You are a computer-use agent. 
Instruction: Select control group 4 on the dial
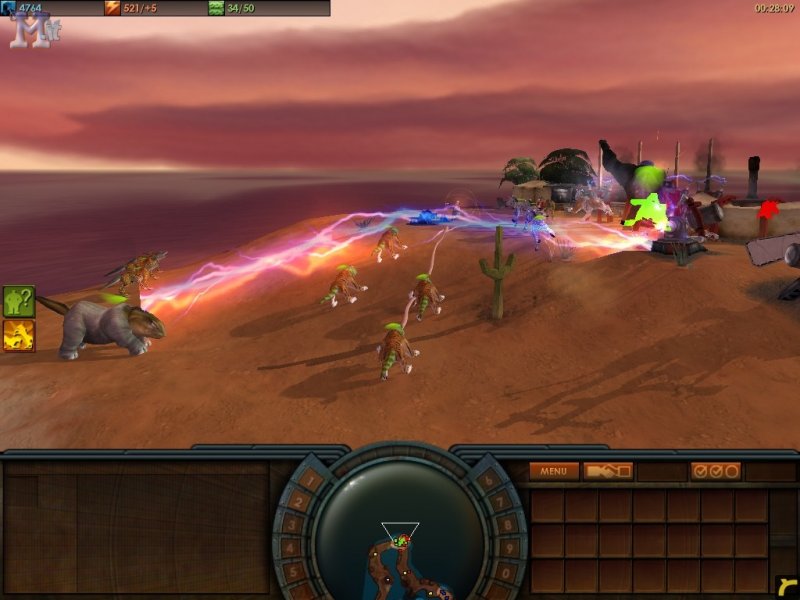tap(289, 548)
